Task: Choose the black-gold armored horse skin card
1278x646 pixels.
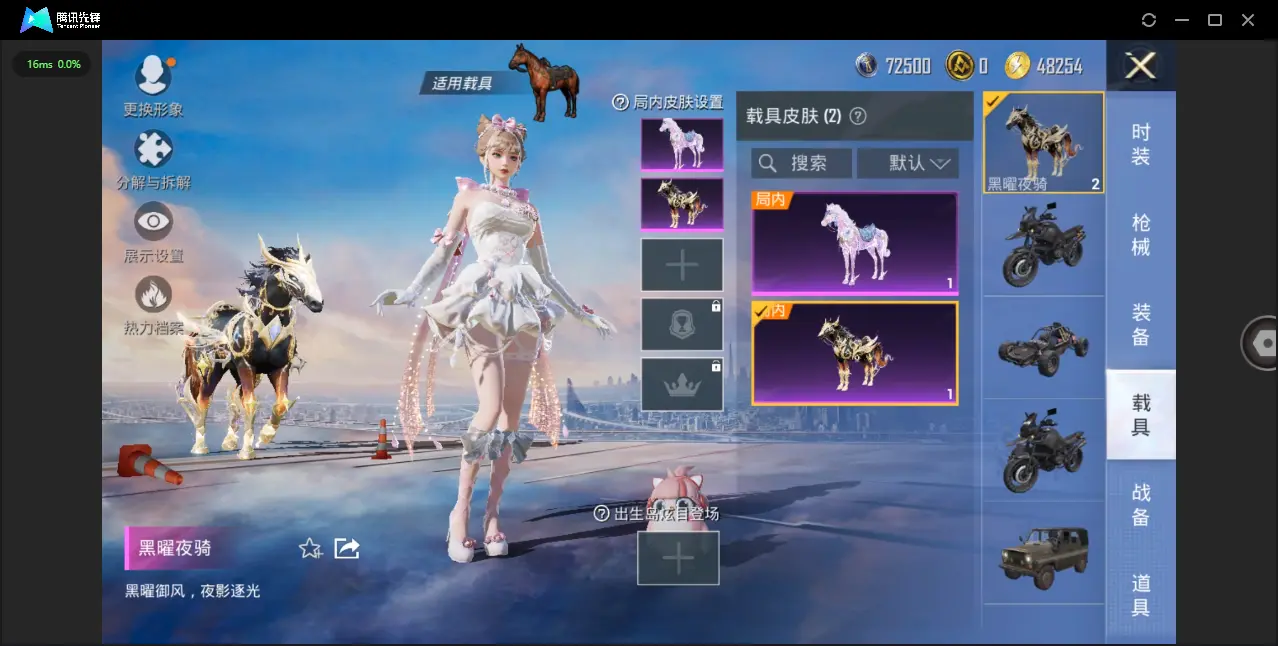Action: pos(855,353)
